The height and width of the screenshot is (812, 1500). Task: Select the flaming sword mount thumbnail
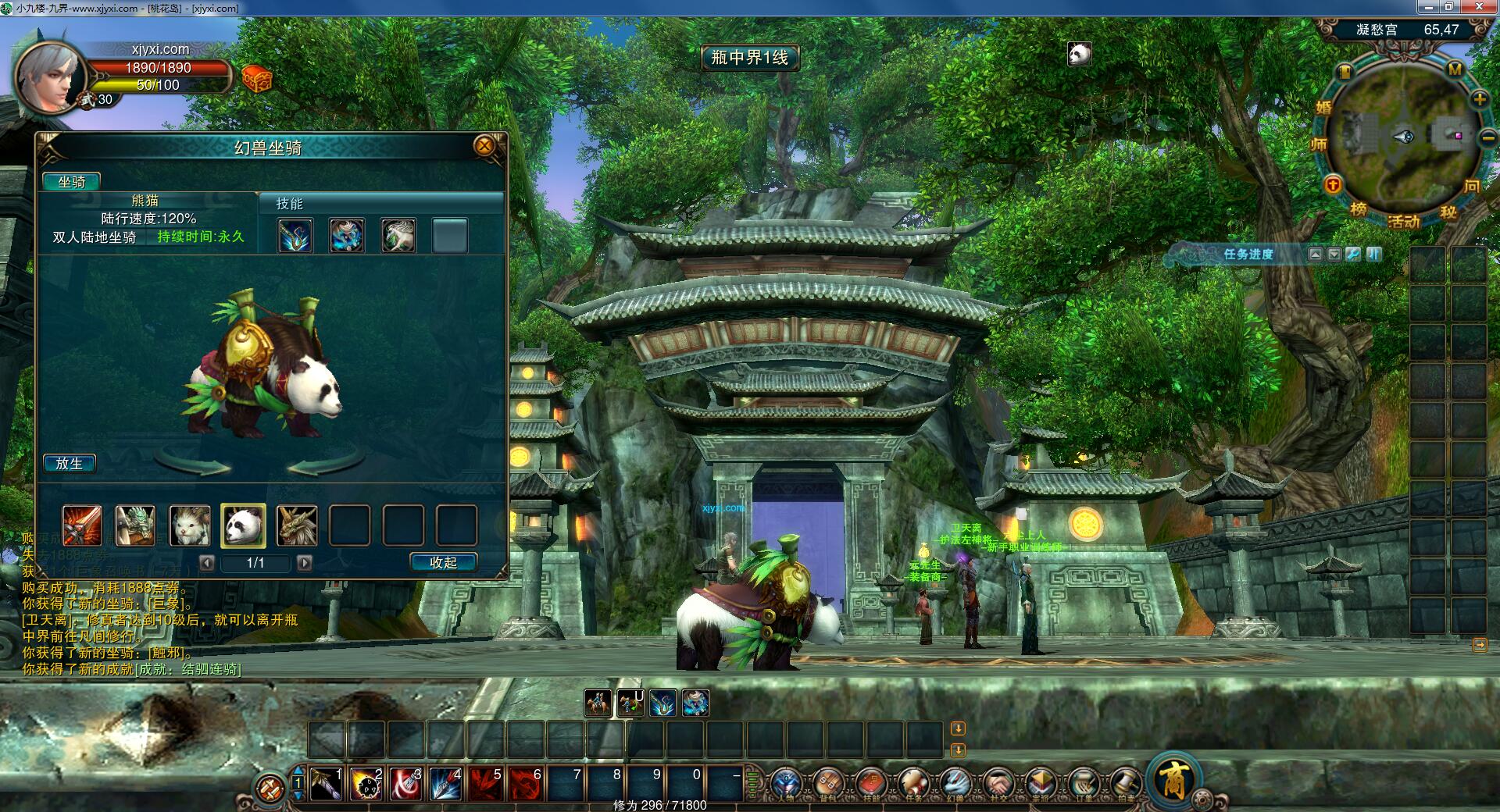click(83, 525)
